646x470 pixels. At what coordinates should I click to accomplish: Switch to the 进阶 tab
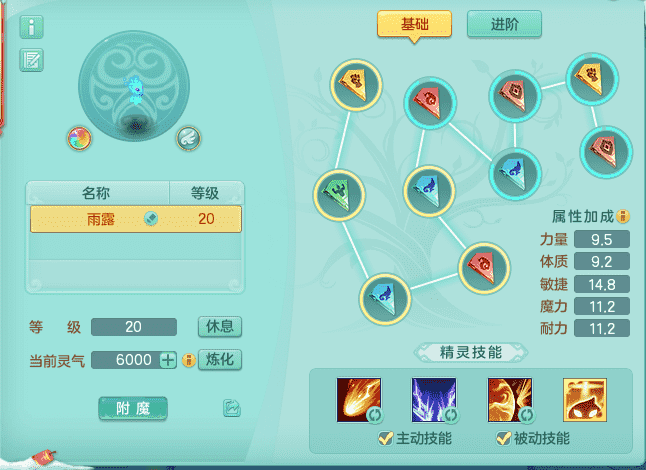point(504,24)
